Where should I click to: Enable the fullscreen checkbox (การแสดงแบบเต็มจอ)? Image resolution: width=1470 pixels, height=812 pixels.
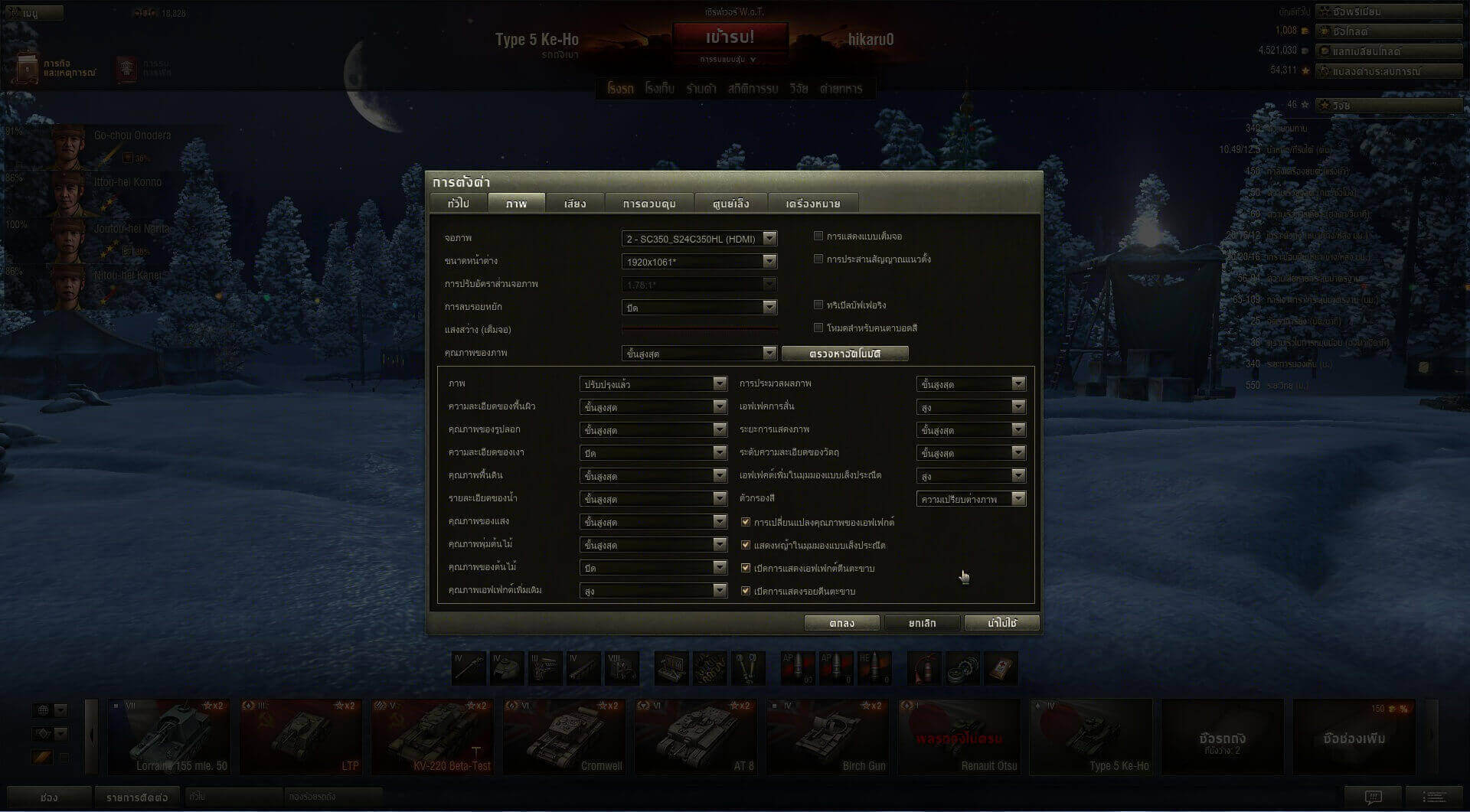(x=818, y=236)
